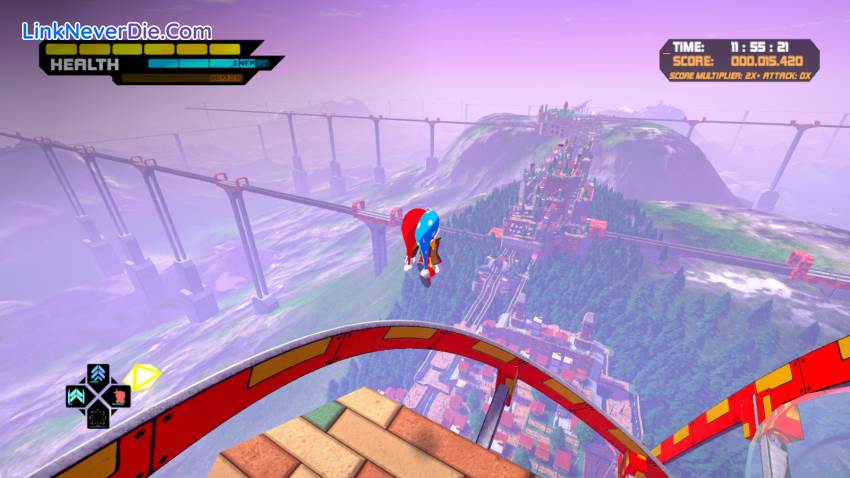Open the LinkNeverDie.Com watermark link
Image resolution: width=850 pixels, height=478 pixels.
pos(116,31)
